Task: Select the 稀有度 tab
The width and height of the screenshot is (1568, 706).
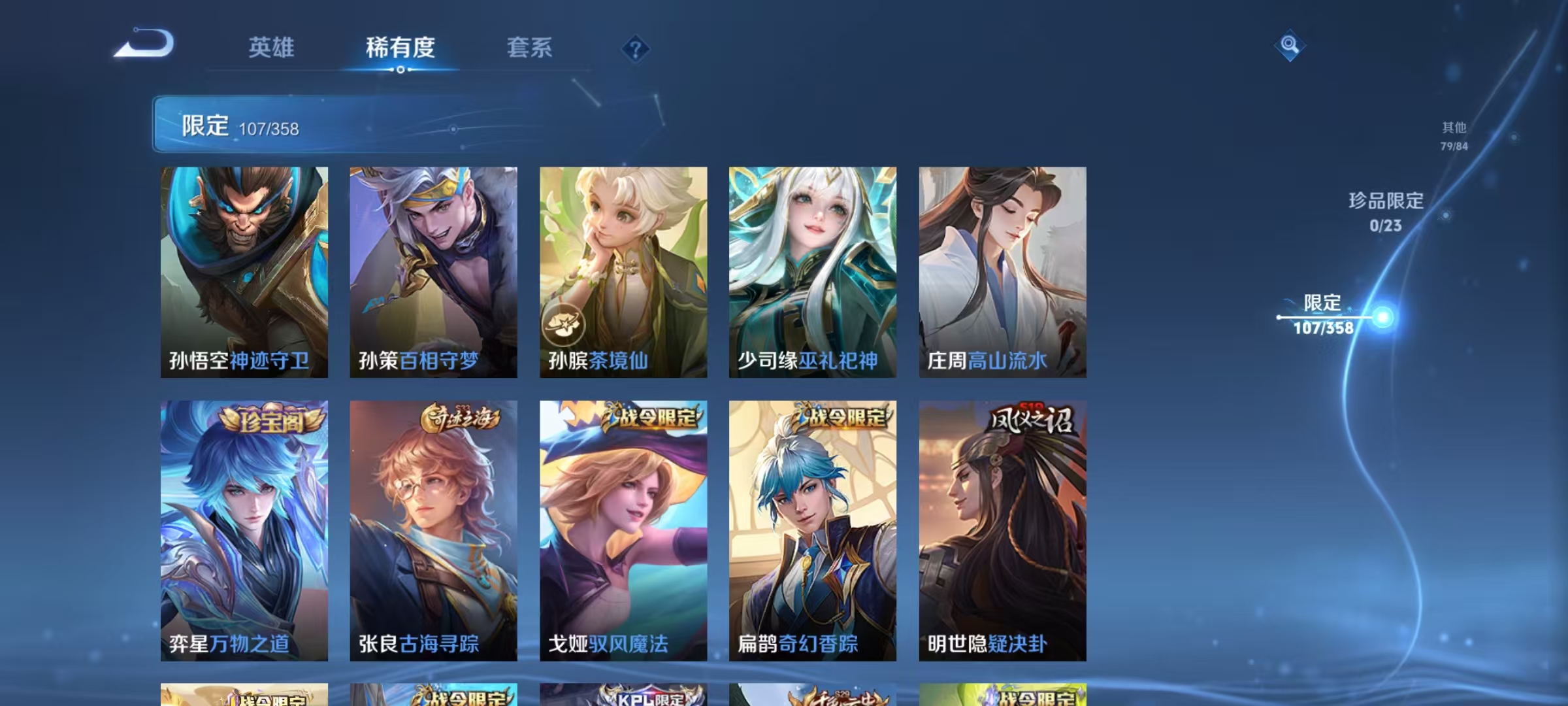Action: tap(401, 48)
